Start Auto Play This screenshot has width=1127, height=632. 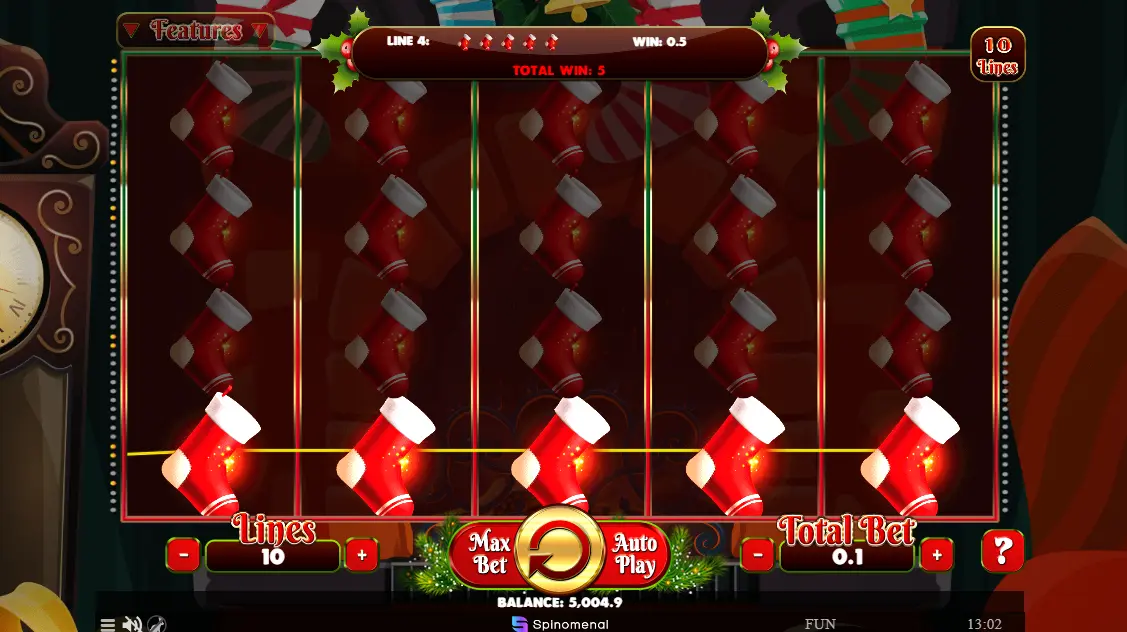point(634,554)
